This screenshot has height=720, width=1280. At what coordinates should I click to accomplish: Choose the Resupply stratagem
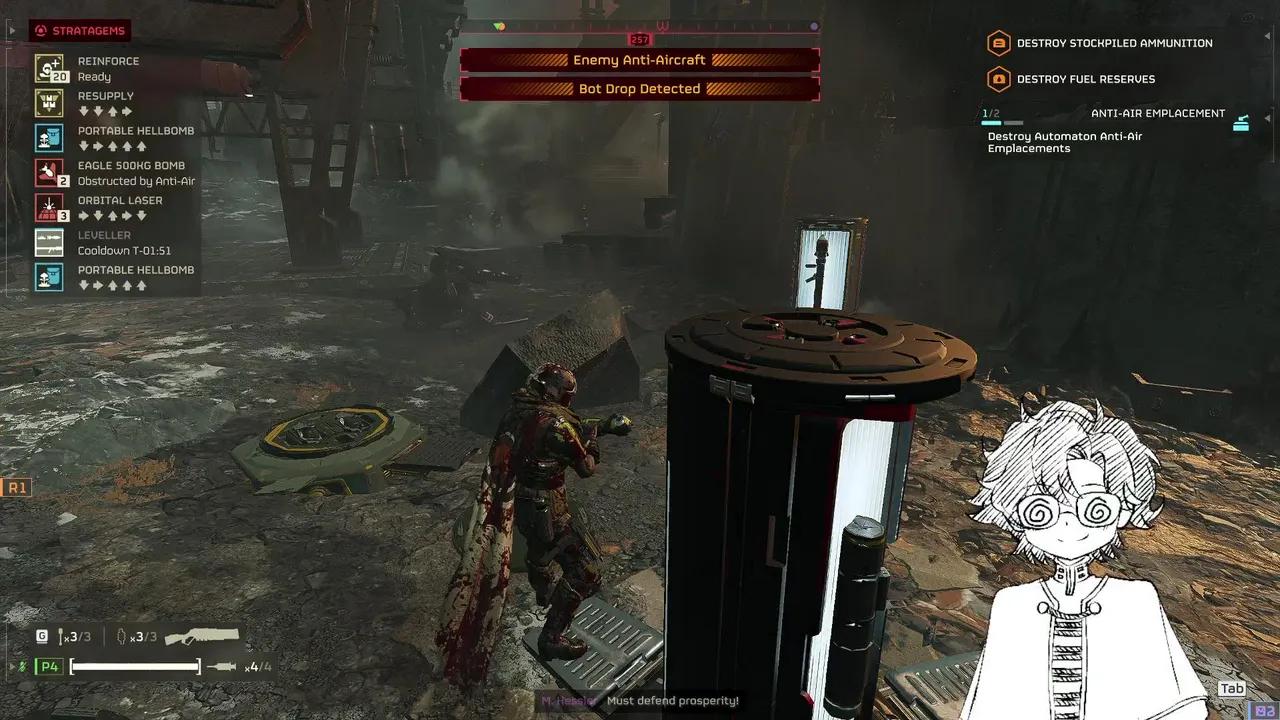click(x=49, y=103)
